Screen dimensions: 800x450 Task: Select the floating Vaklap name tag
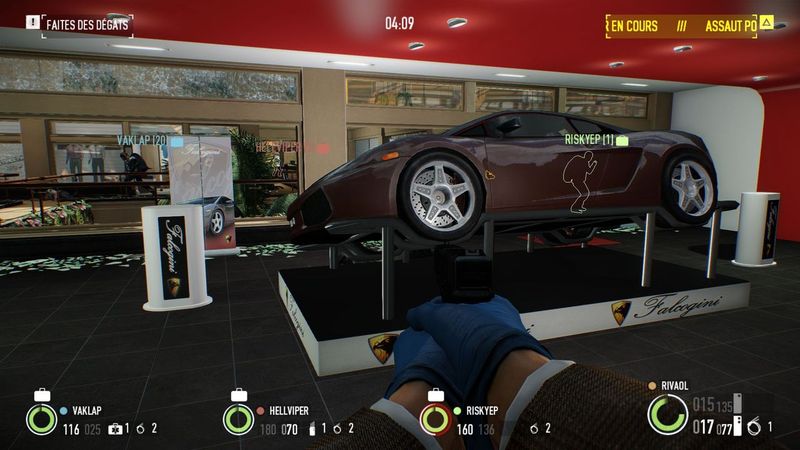[x=140, y=141]
